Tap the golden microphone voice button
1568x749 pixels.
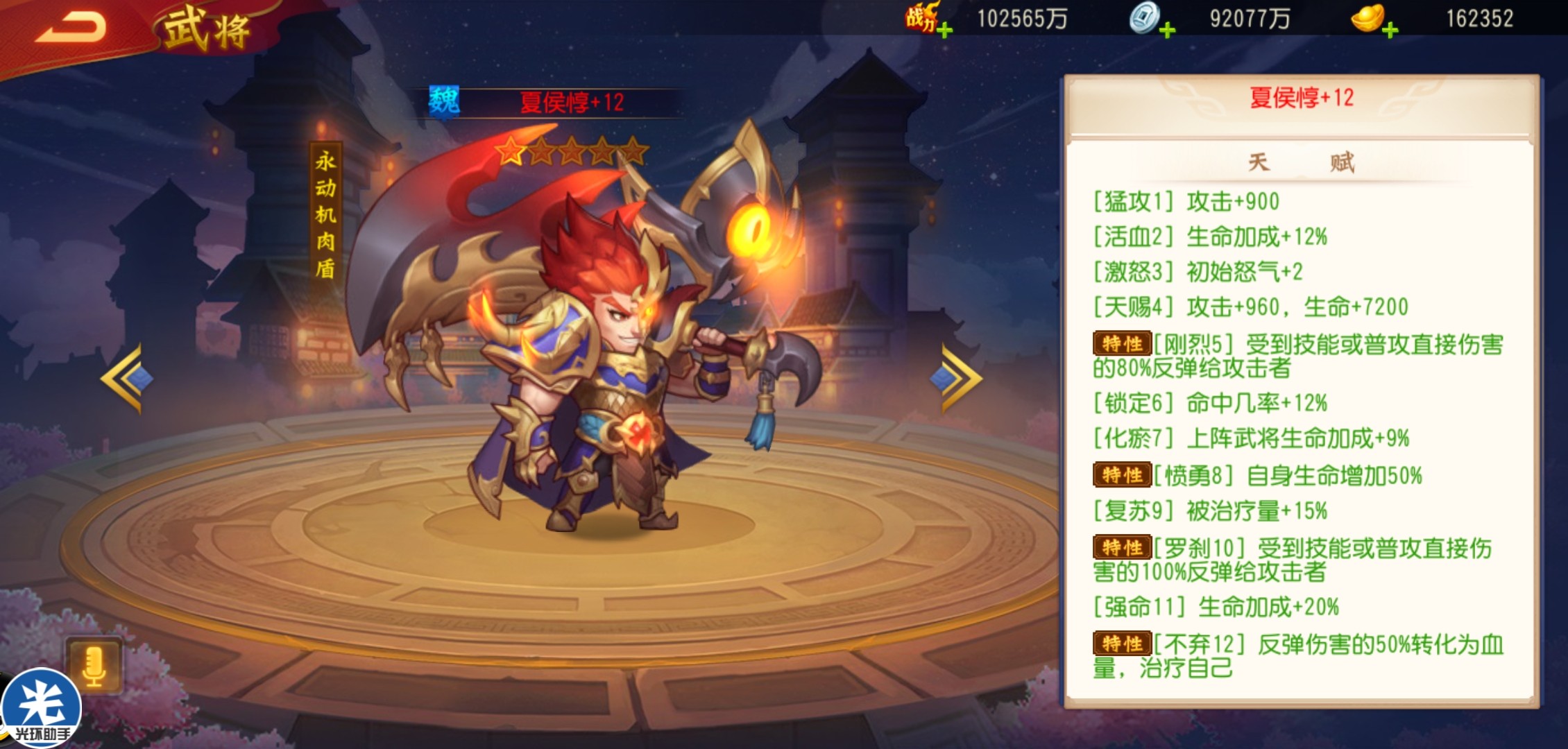tap(94, 665)
